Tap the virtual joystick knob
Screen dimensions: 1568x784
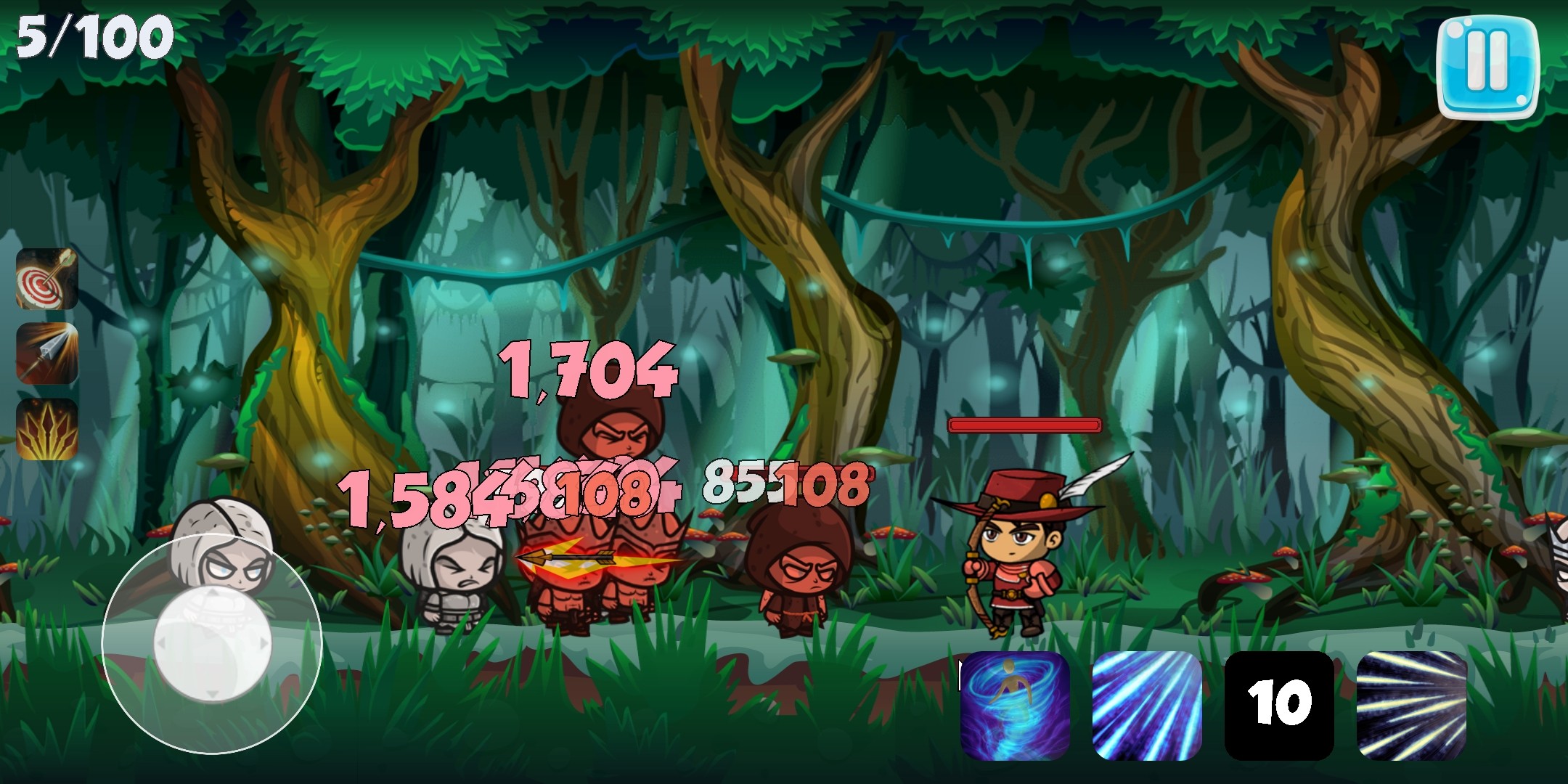point(212,642)
